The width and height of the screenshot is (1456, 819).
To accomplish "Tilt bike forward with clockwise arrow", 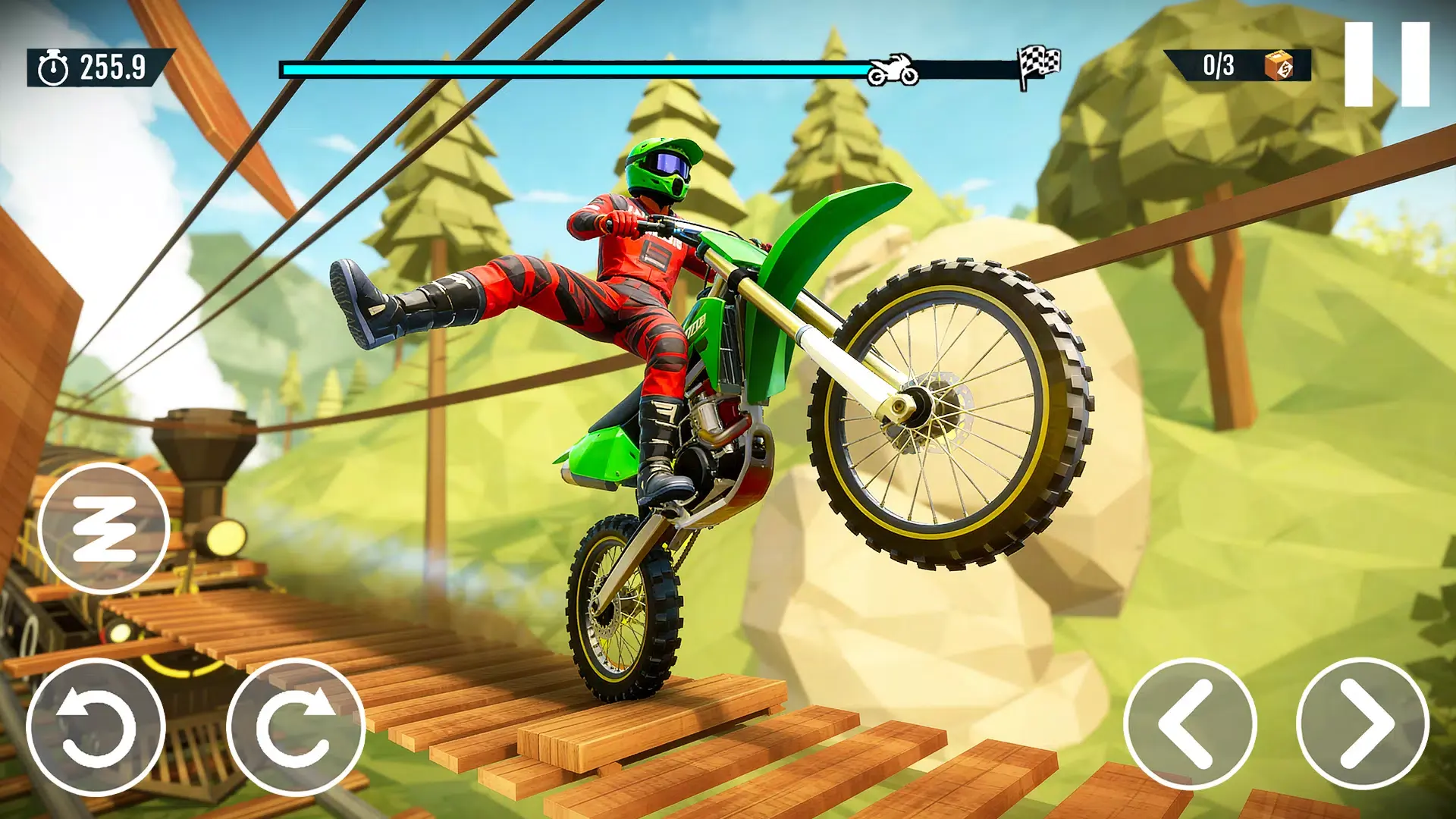I will pos(296,727).
